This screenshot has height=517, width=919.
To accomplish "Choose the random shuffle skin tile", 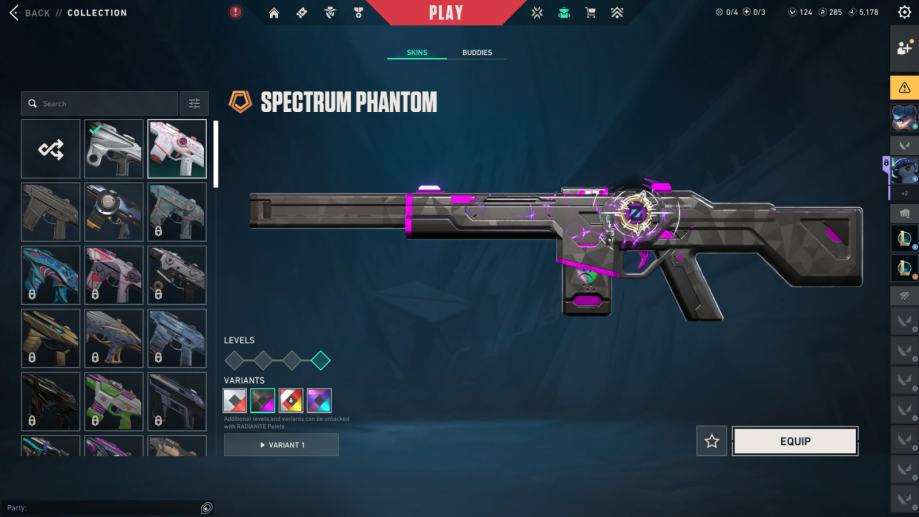I will tap(51, 149).
